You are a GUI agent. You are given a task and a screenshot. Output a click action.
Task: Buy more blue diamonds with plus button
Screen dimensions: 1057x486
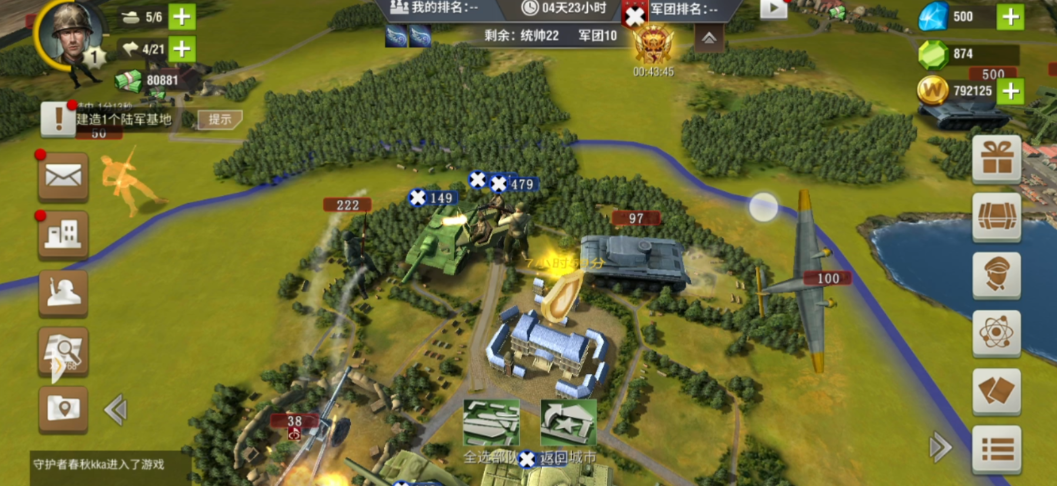tap(1011, 17)
